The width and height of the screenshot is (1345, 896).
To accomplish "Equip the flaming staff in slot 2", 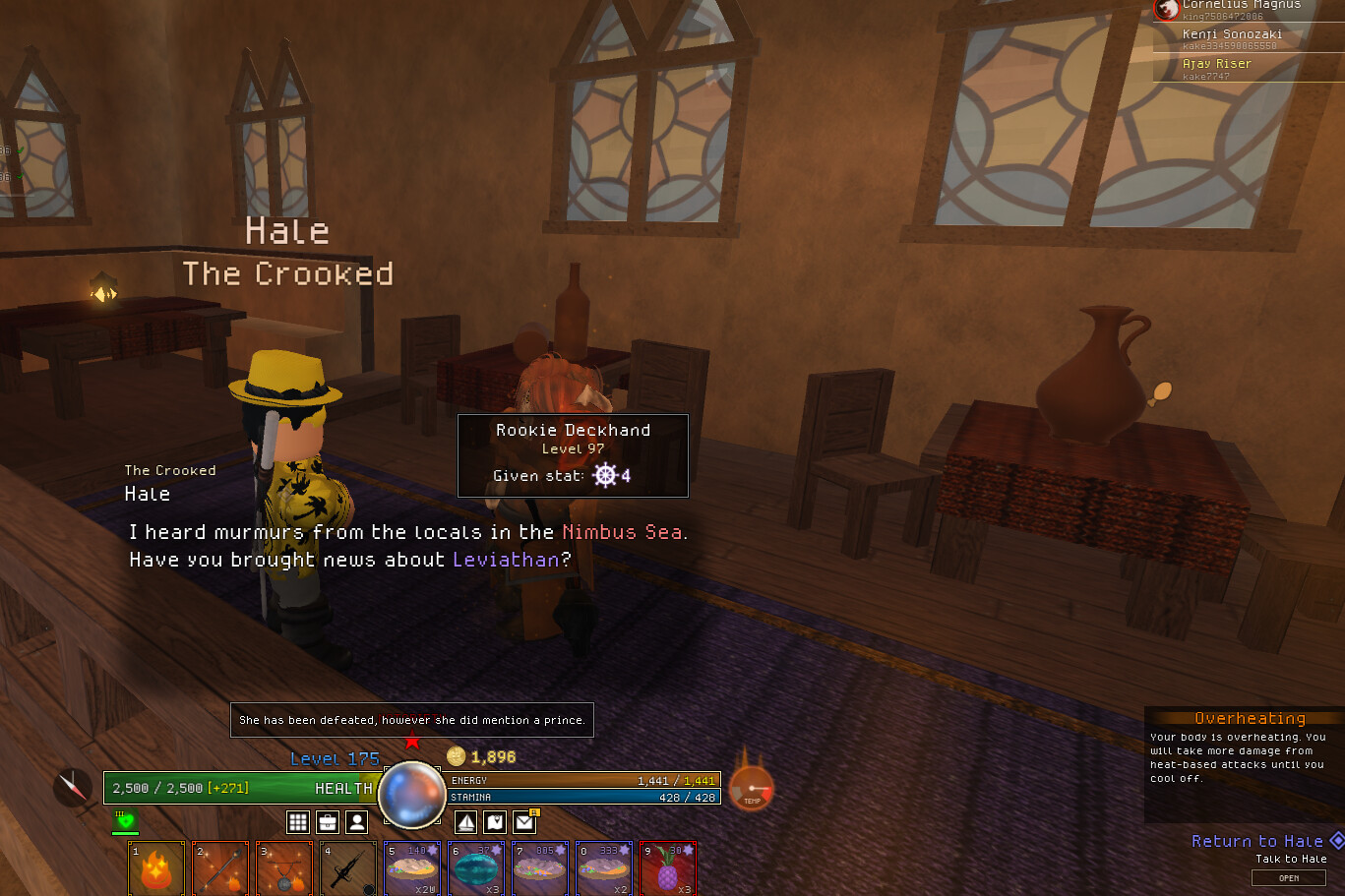I will [220, 868].
